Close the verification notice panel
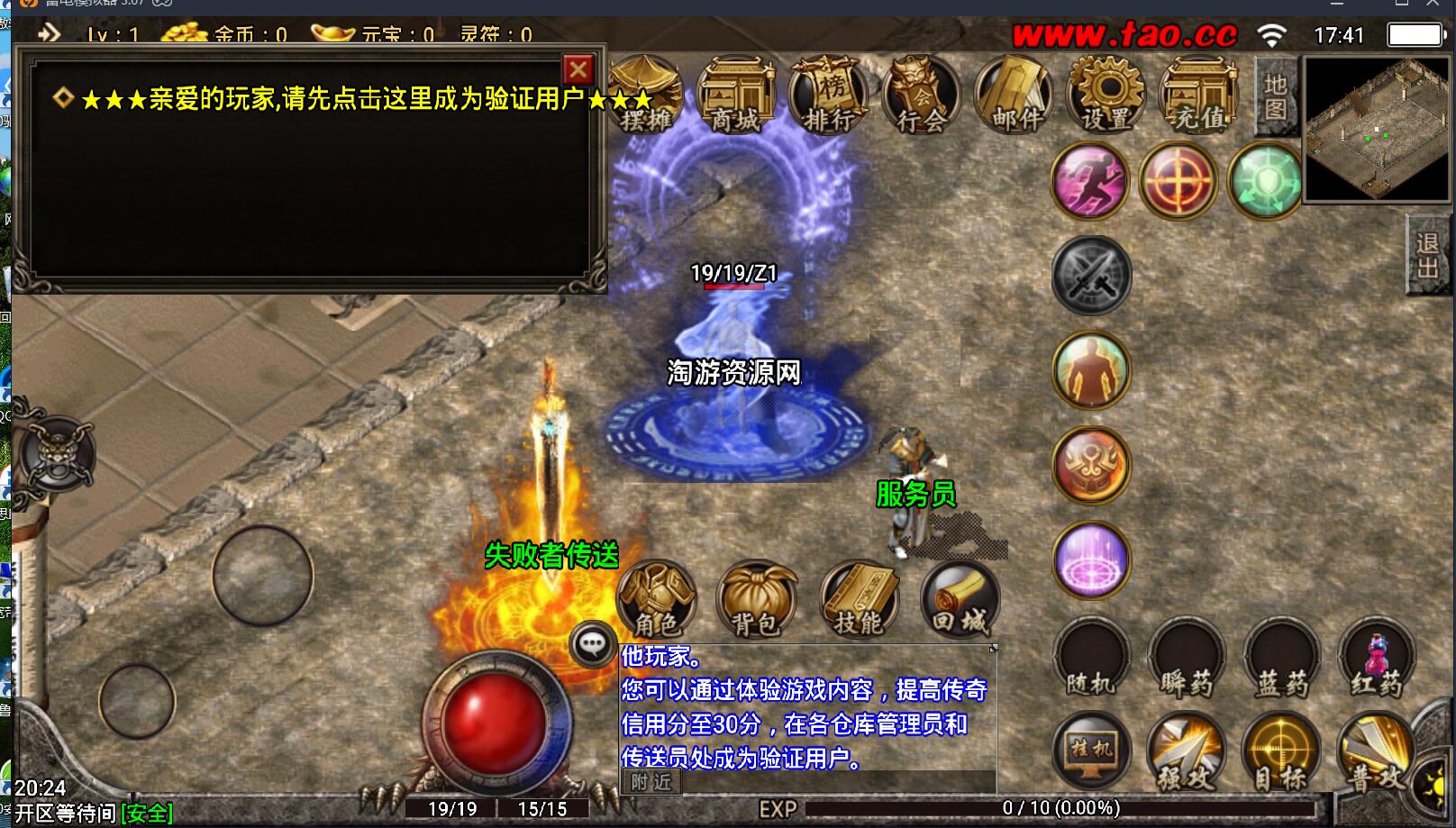This screenshot has height=828, width=1456. [x=578, y=69]
